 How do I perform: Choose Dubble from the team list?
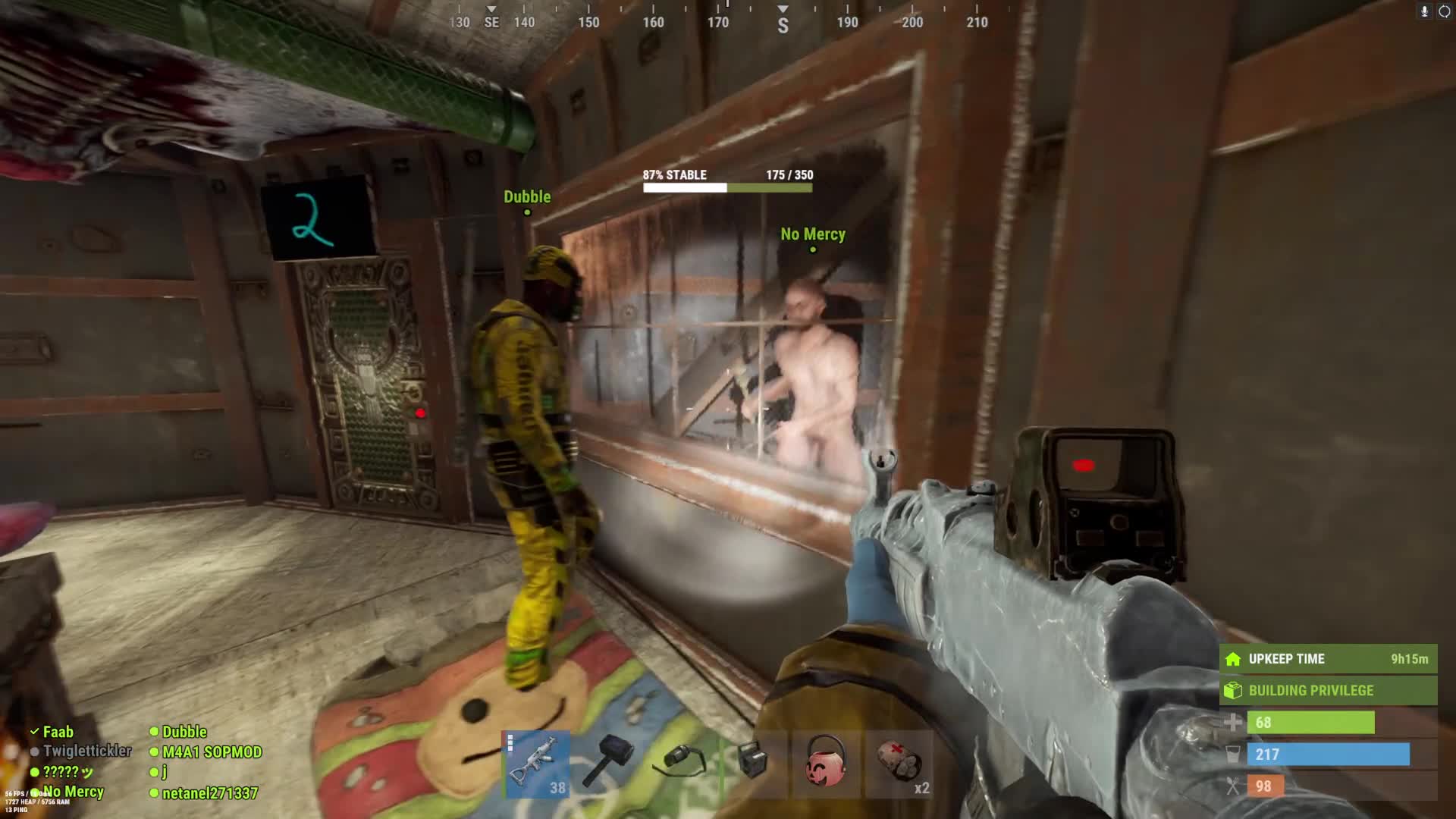[x=184, y=732]
